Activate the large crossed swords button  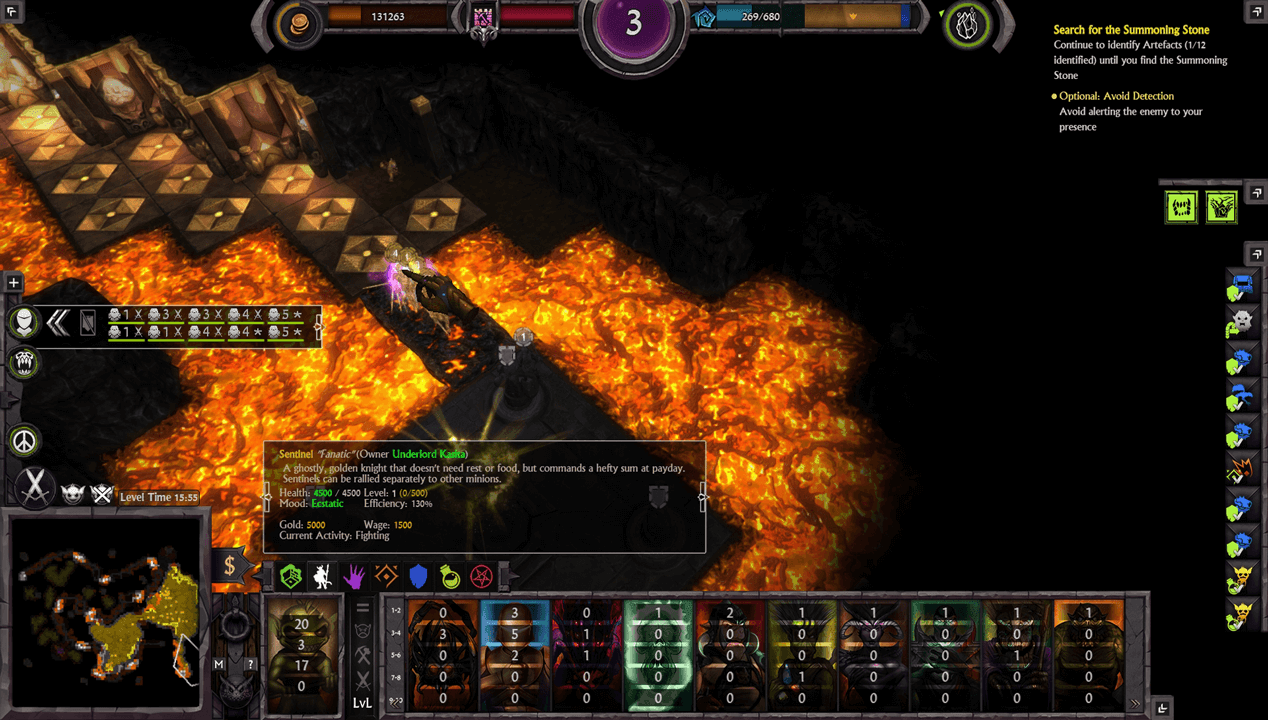coord(36,487)
